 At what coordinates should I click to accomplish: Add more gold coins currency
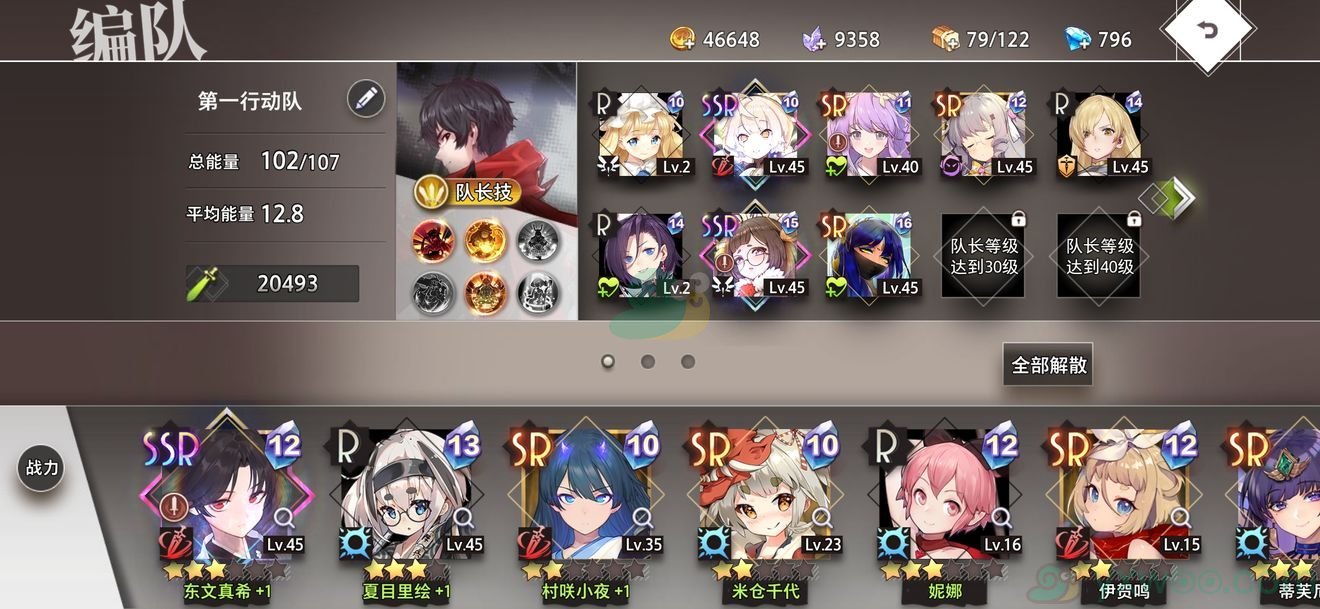coord(683,39)
